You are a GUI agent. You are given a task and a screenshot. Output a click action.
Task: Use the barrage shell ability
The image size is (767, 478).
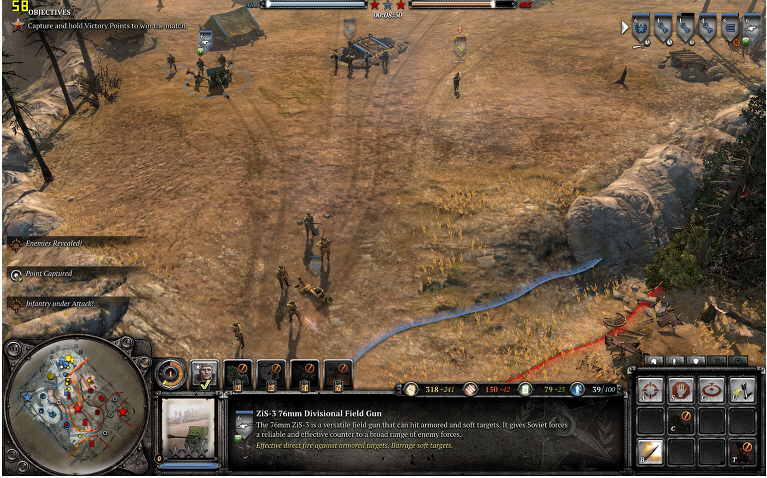click(650, 451)
